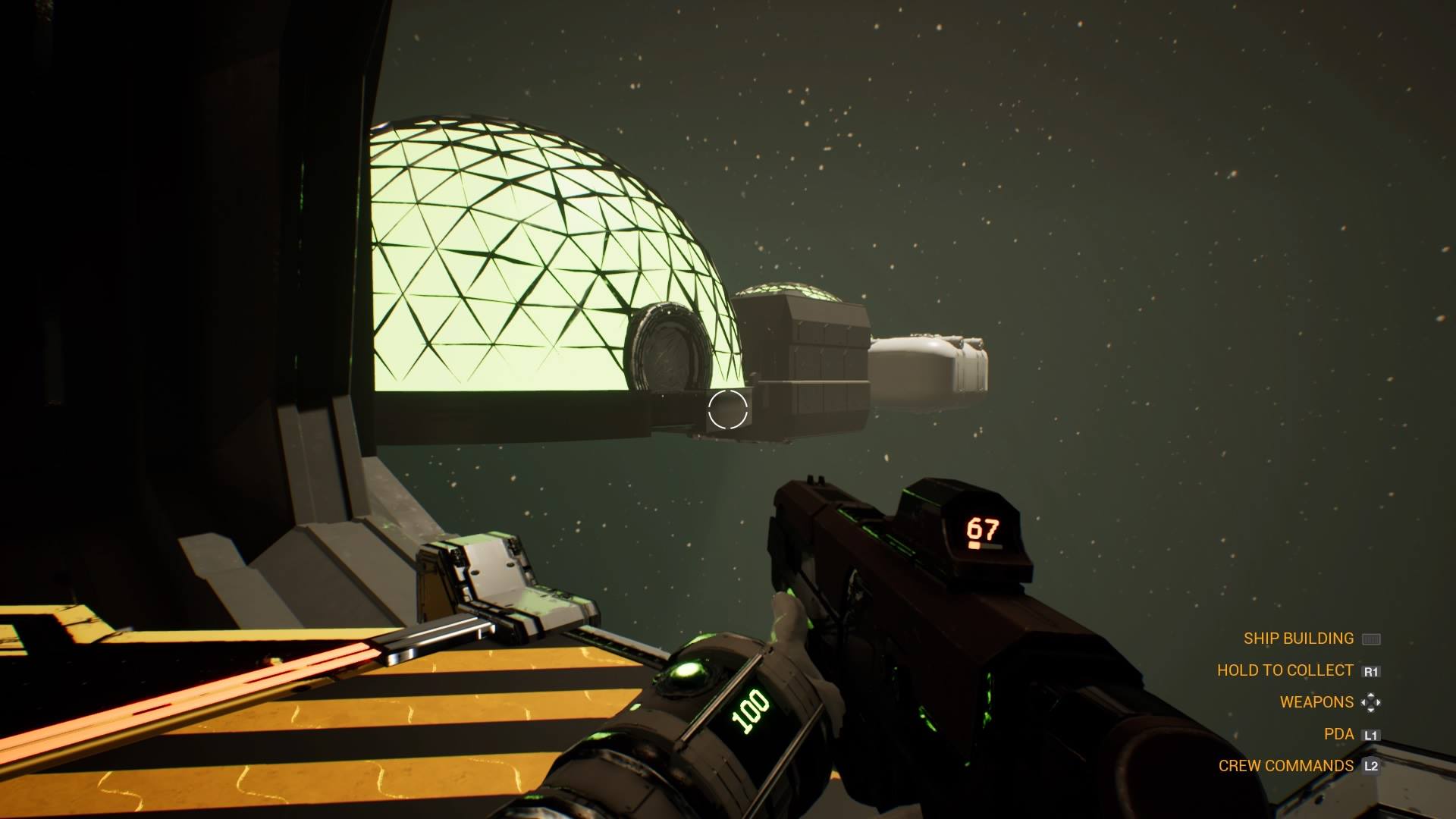Viewport: 1456px width, 819px height.
Task: Expand the PDA command entry
Action: click(x=1338, y=734)
